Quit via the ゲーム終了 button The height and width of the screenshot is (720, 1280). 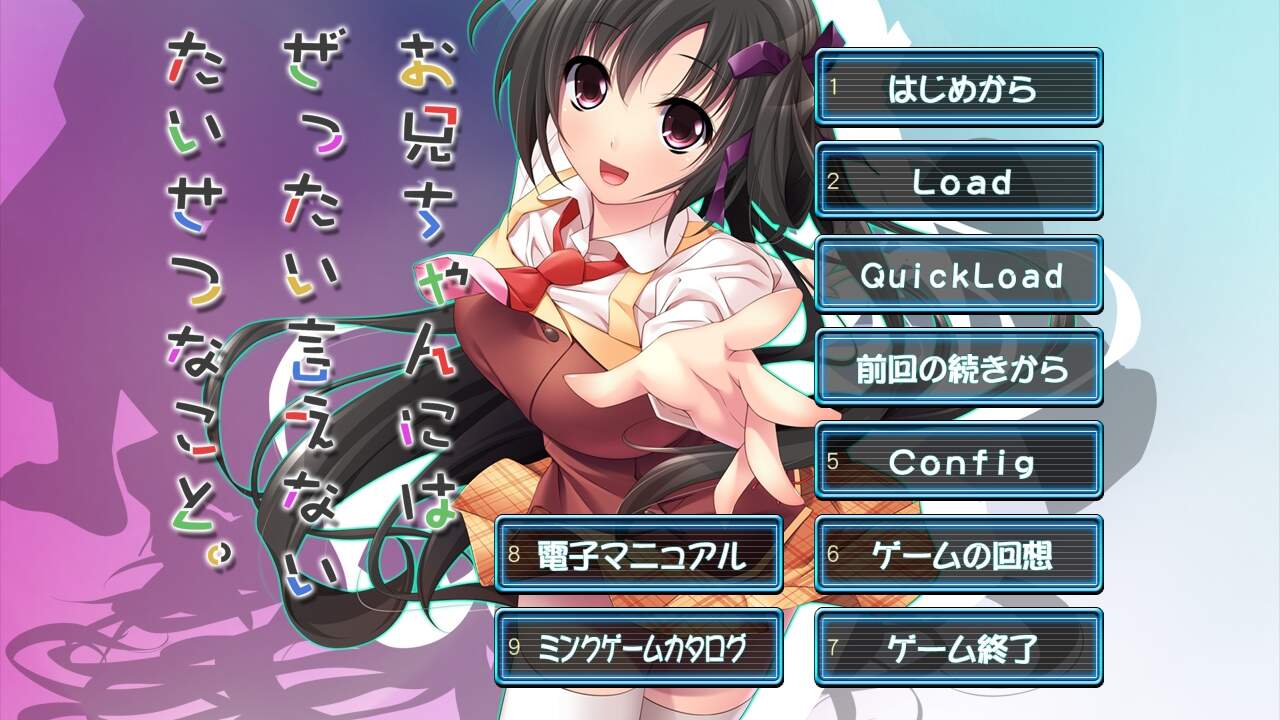tap(959, 648)
